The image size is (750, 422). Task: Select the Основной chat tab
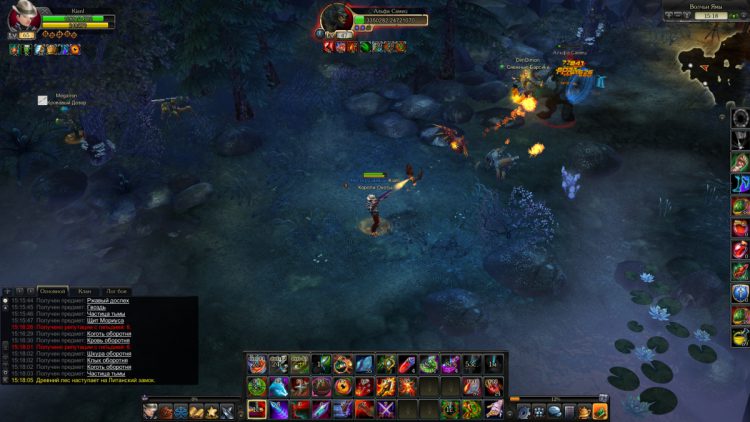click(52, 291)
